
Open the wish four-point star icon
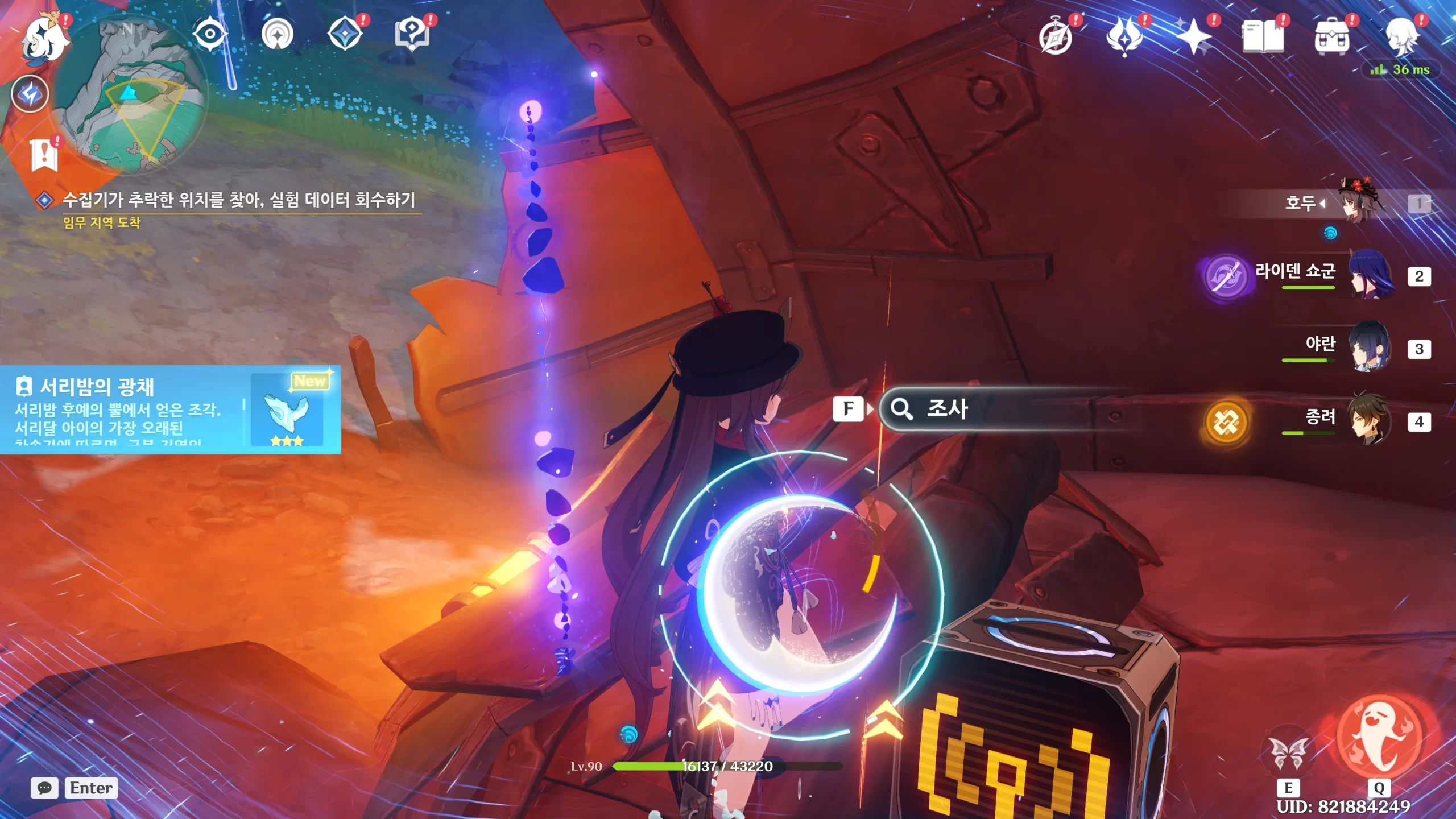pyautogui.click(x=1193, y=38)
